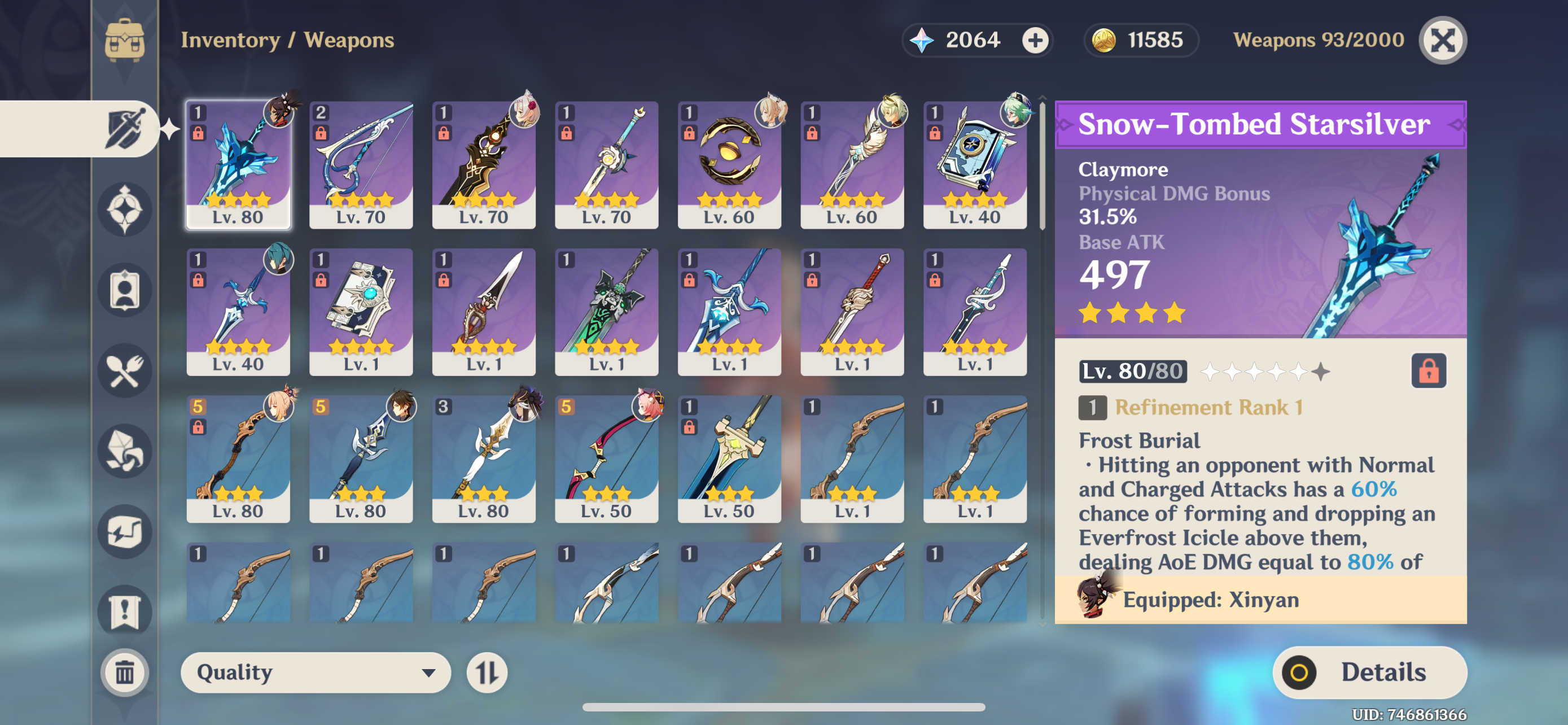Add Primogems with the plus button
1568x725 pixels.
(x=1034, y=41)
